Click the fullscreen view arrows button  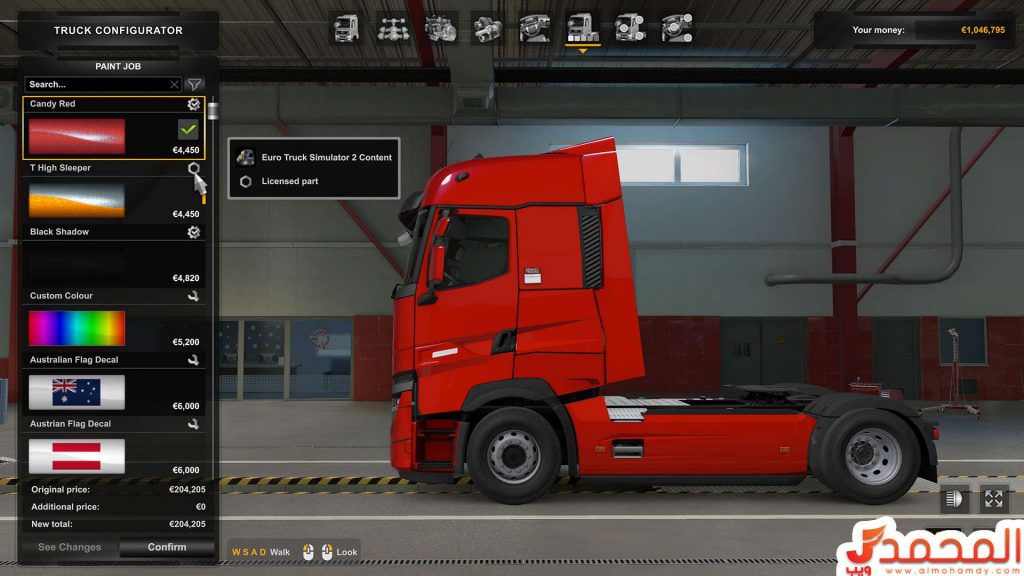(993, 498)
